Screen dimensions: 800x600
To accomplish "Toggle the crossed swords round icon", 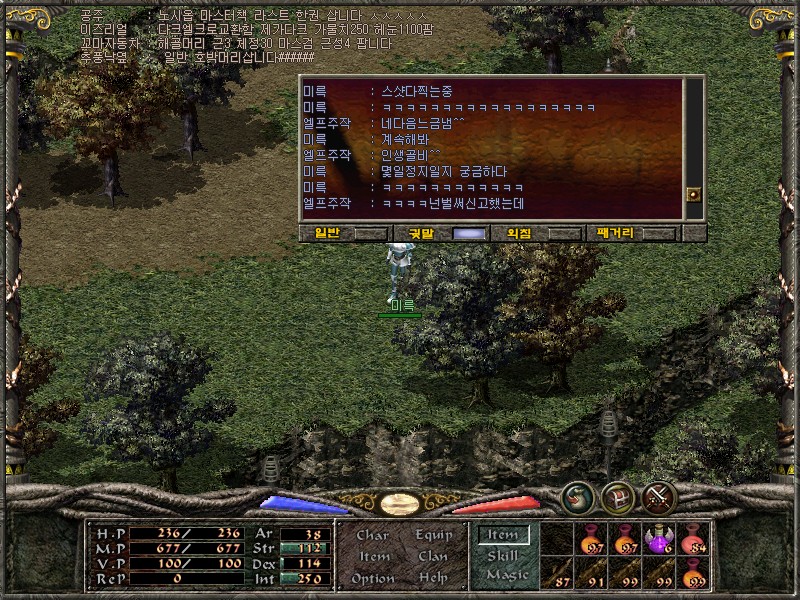I will click(659, 496).
